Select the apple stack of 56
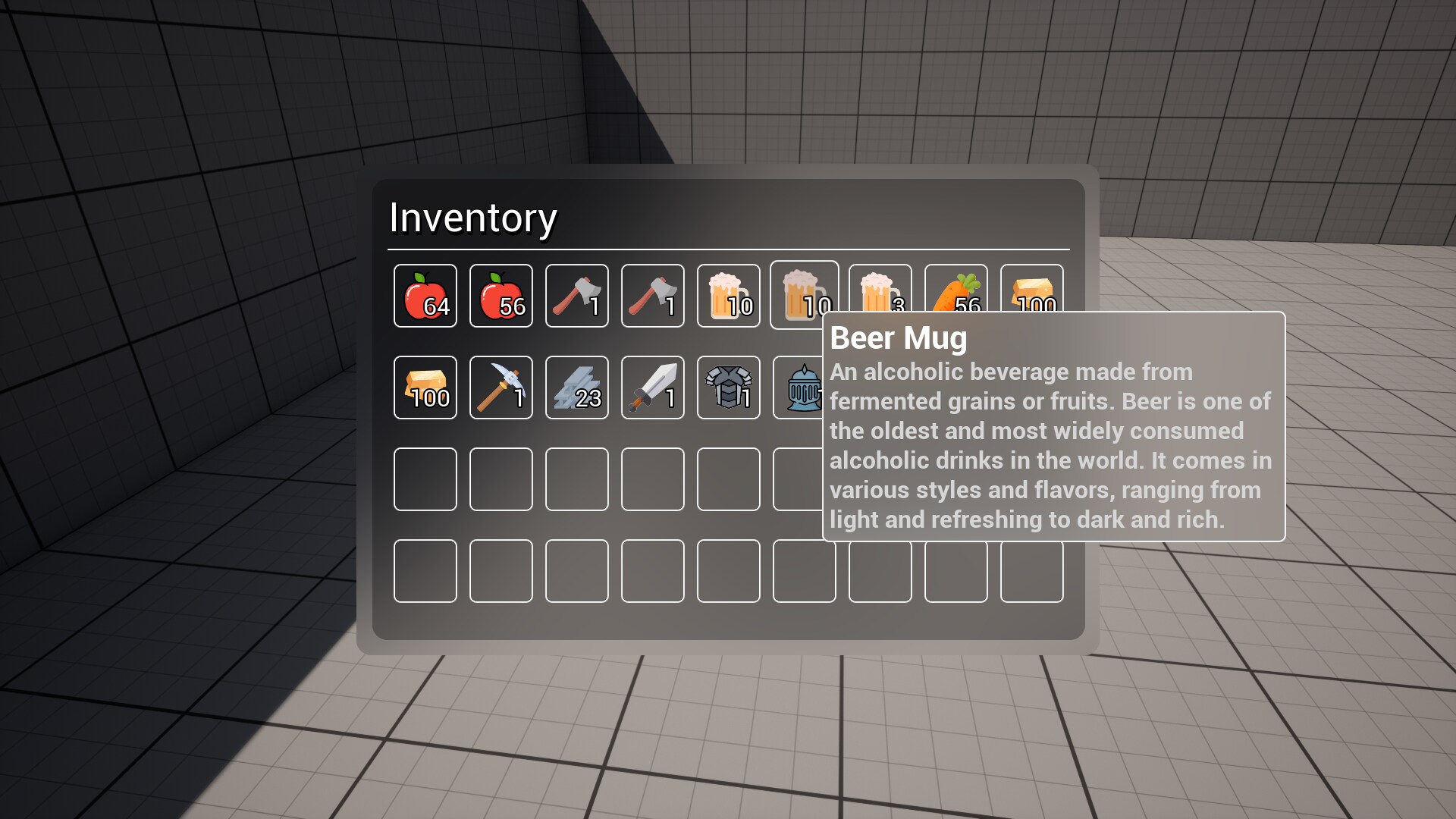The width and height of the screenshot is (1456, 819). (x=500, y=296)
